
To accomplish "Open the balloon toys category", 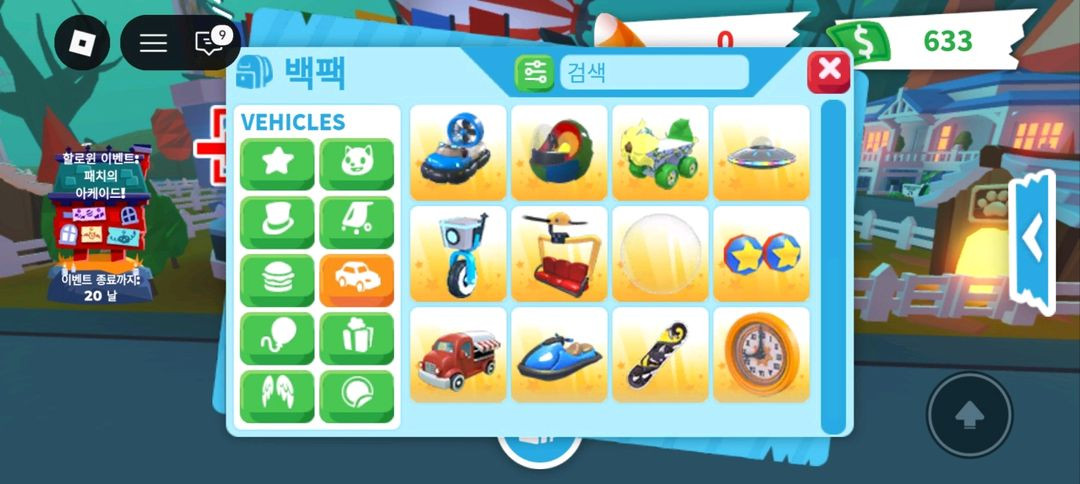I will point(277,338).
